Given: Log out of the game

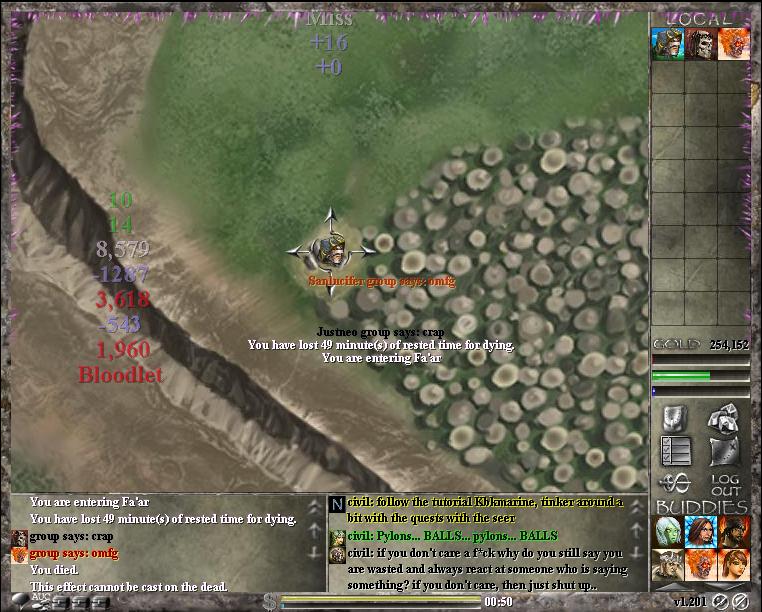Looking at the screenshot, I should [725, 484].
